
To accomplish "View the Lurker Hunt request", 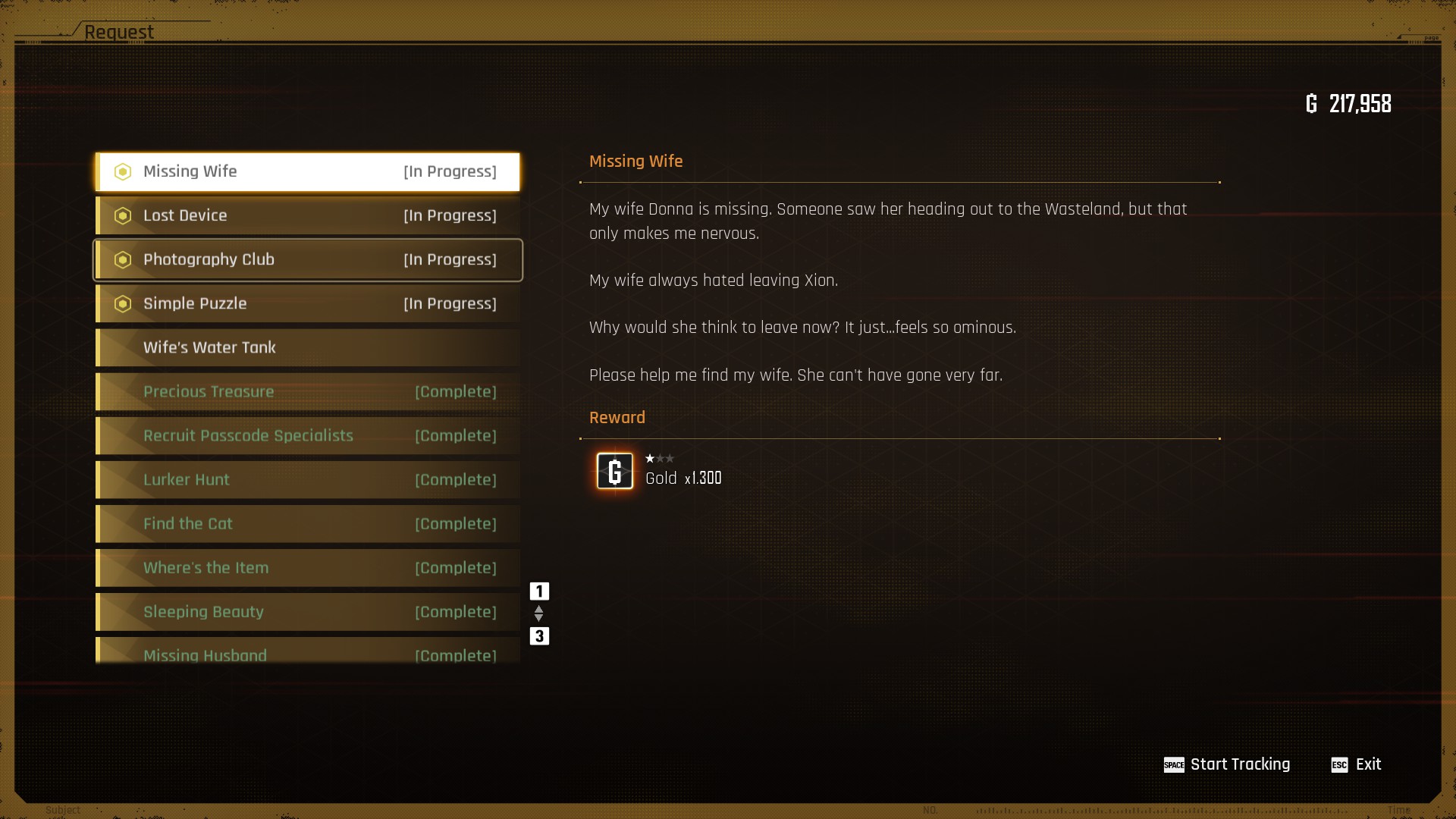I will pos(307,480).
